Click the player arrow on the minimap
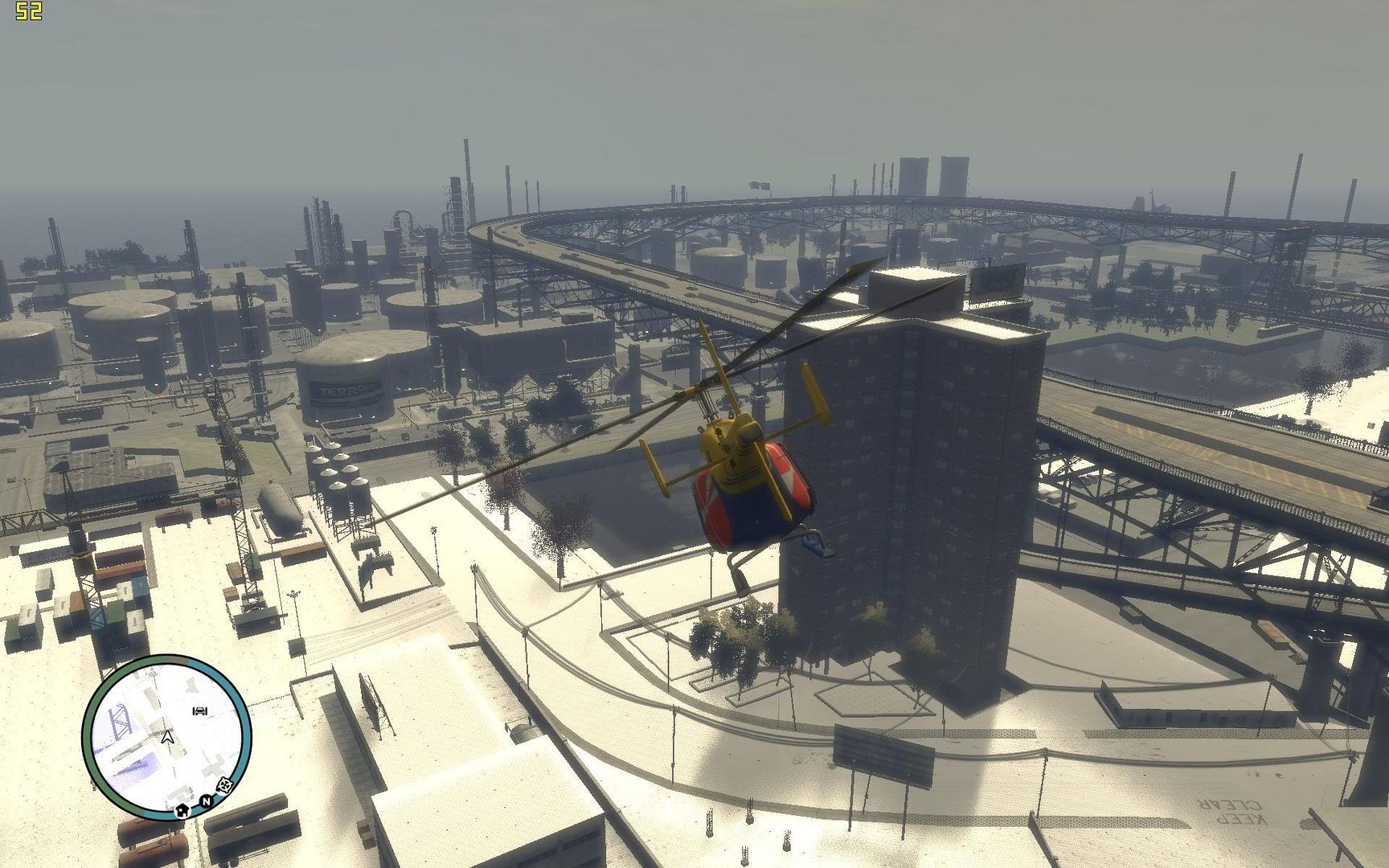The image size is (1389, 868). [167, 737]
